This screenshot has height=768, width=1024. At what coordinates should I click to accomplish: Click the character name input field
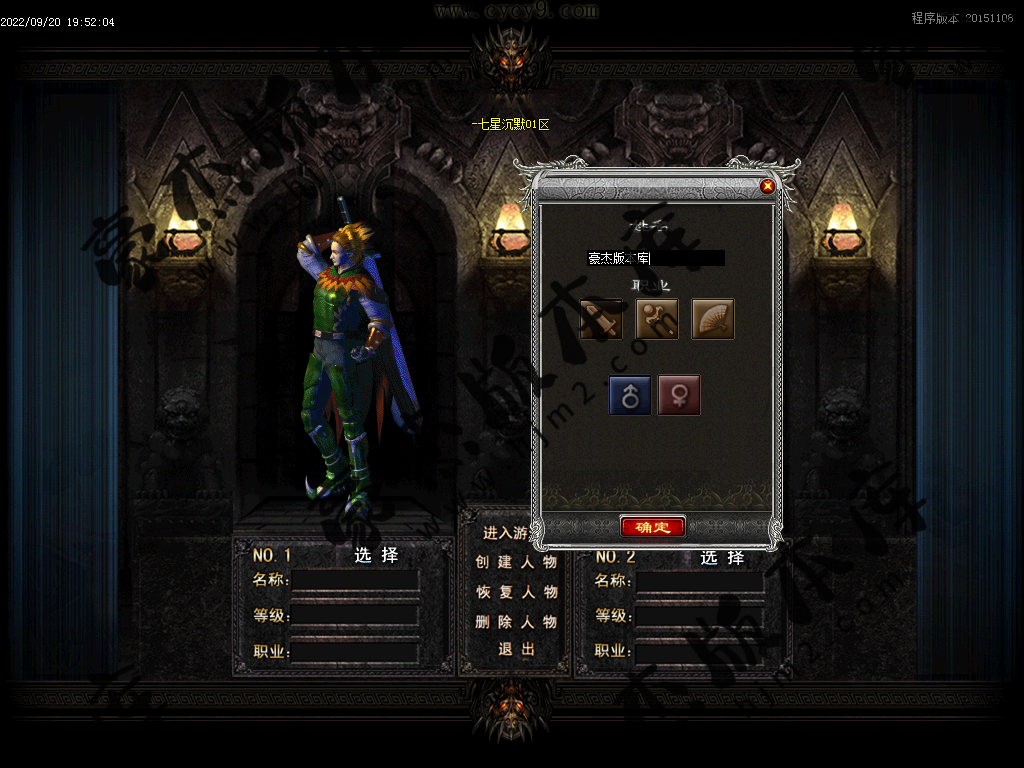coord(655,258)
